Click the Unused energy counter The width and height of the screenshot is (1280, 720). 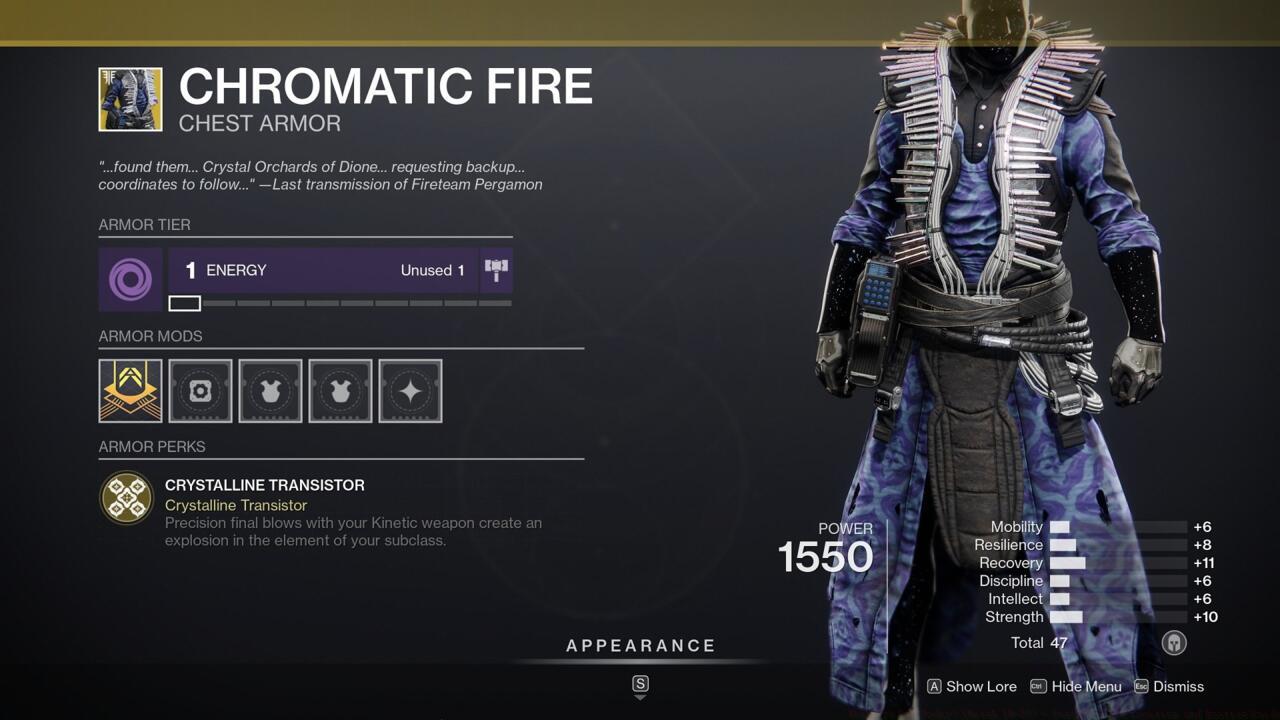pyautogui.click(x=433, y=270)
